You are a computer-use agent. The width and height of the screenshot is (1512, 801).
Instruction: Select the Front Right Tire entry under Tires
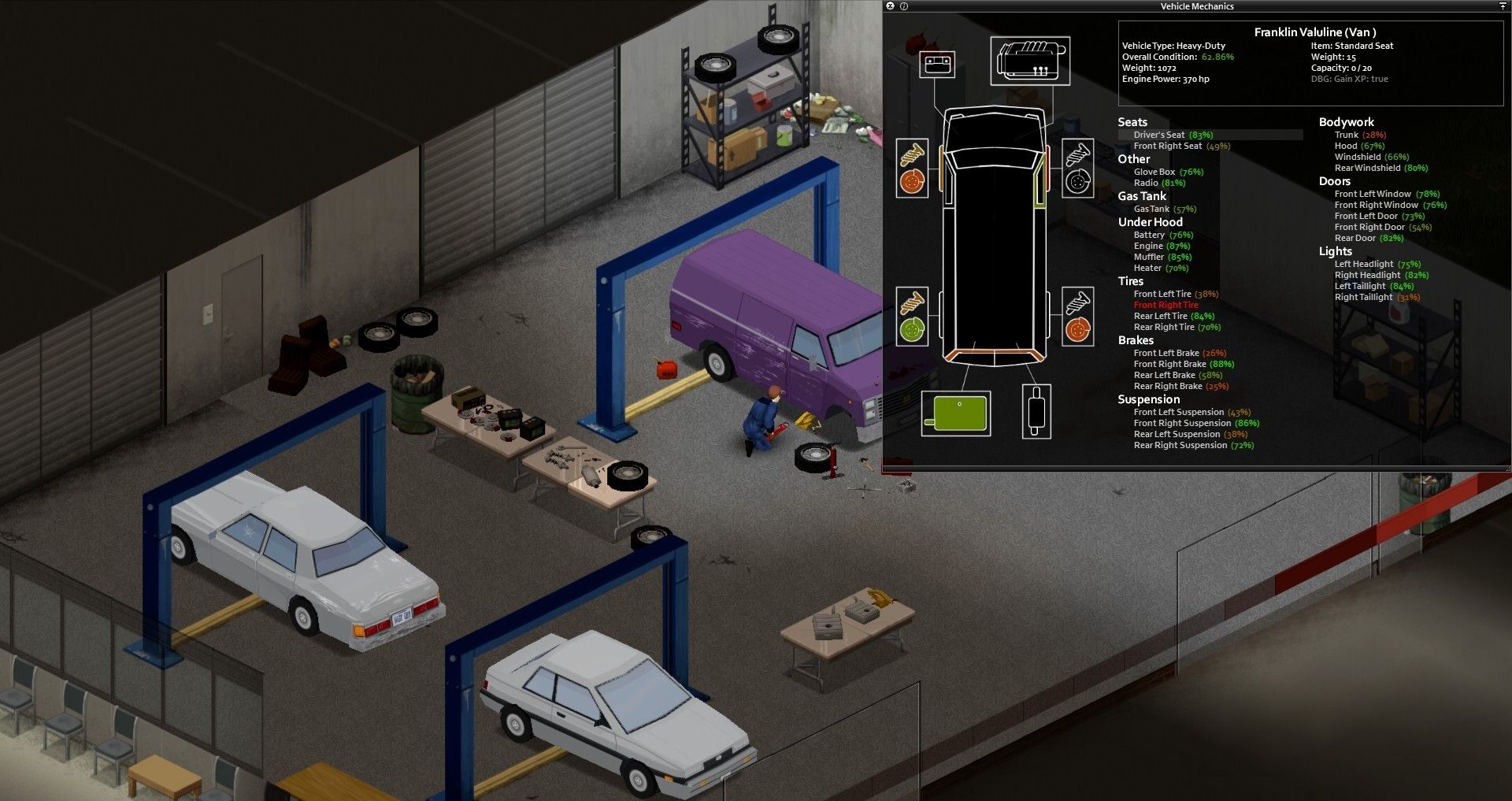[x=1166, y=304]
